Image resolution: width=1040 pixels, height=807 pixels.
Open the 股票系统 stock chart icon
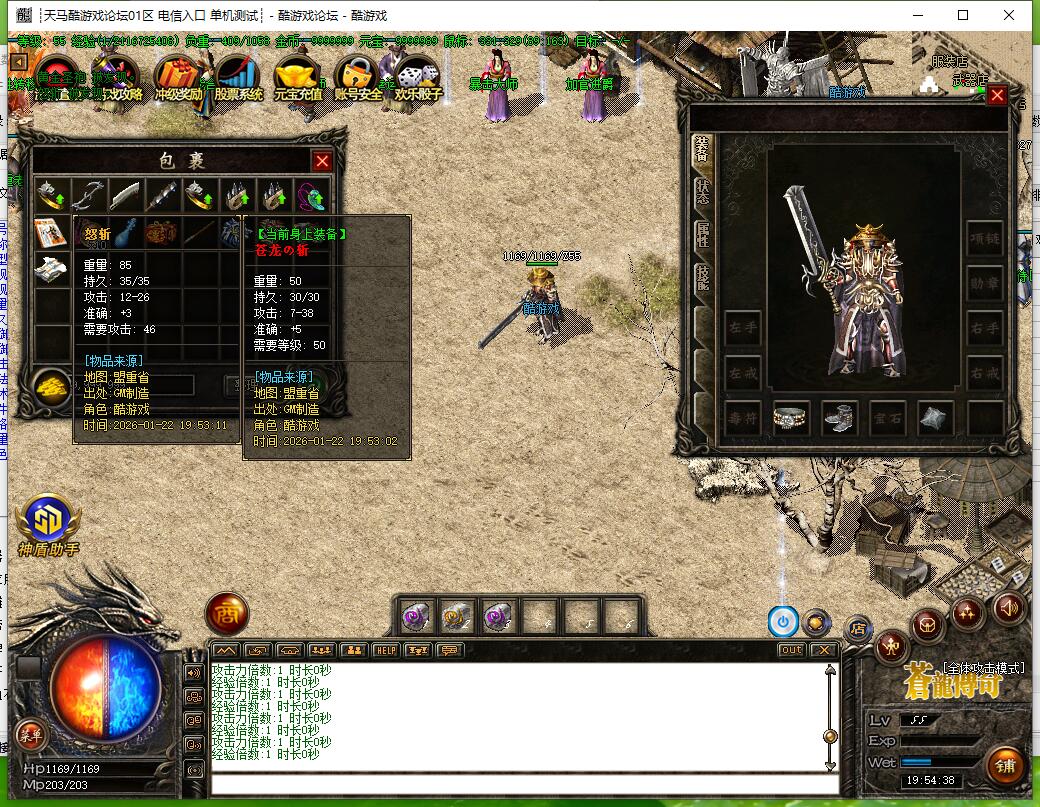(238, 78)
